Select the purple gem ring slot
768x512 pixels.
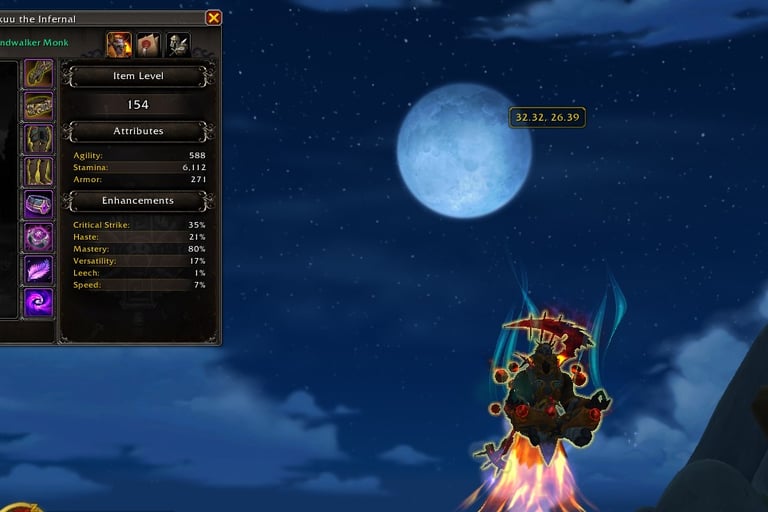(x=39, y=205)
